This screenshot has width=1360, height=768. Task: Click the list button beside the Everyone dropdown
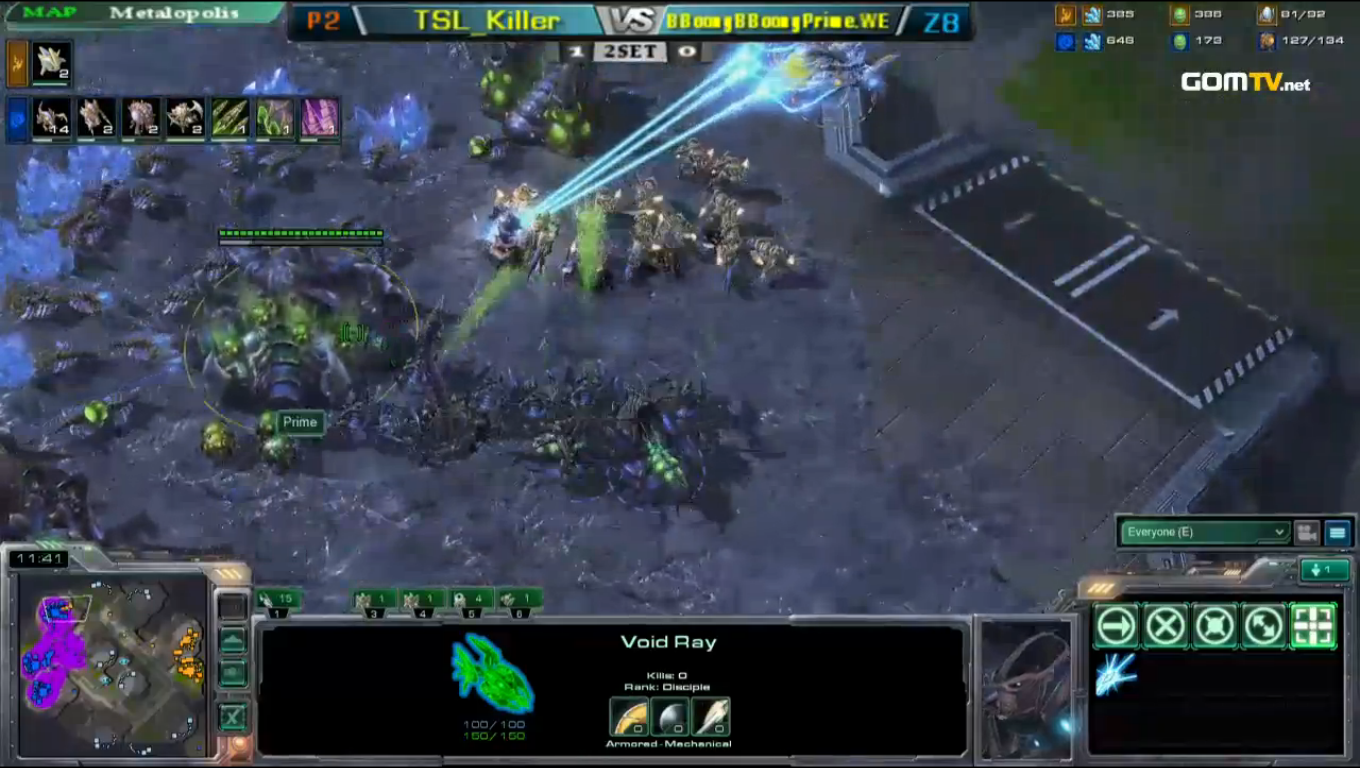click(x=1339, y=532)
